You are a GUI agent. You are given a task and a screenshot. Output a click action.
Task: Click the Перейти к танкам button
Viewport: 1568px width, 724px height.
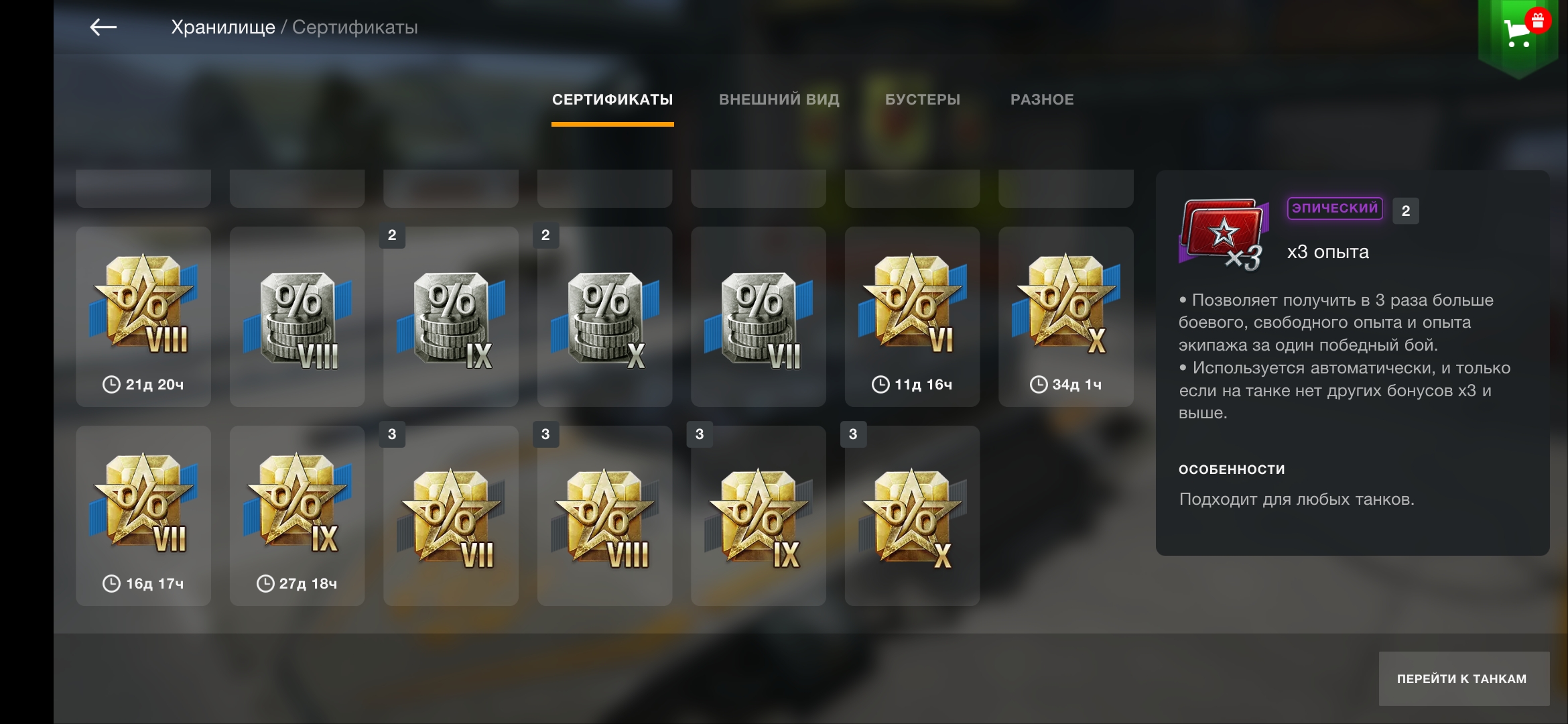tap(1463, 678)
